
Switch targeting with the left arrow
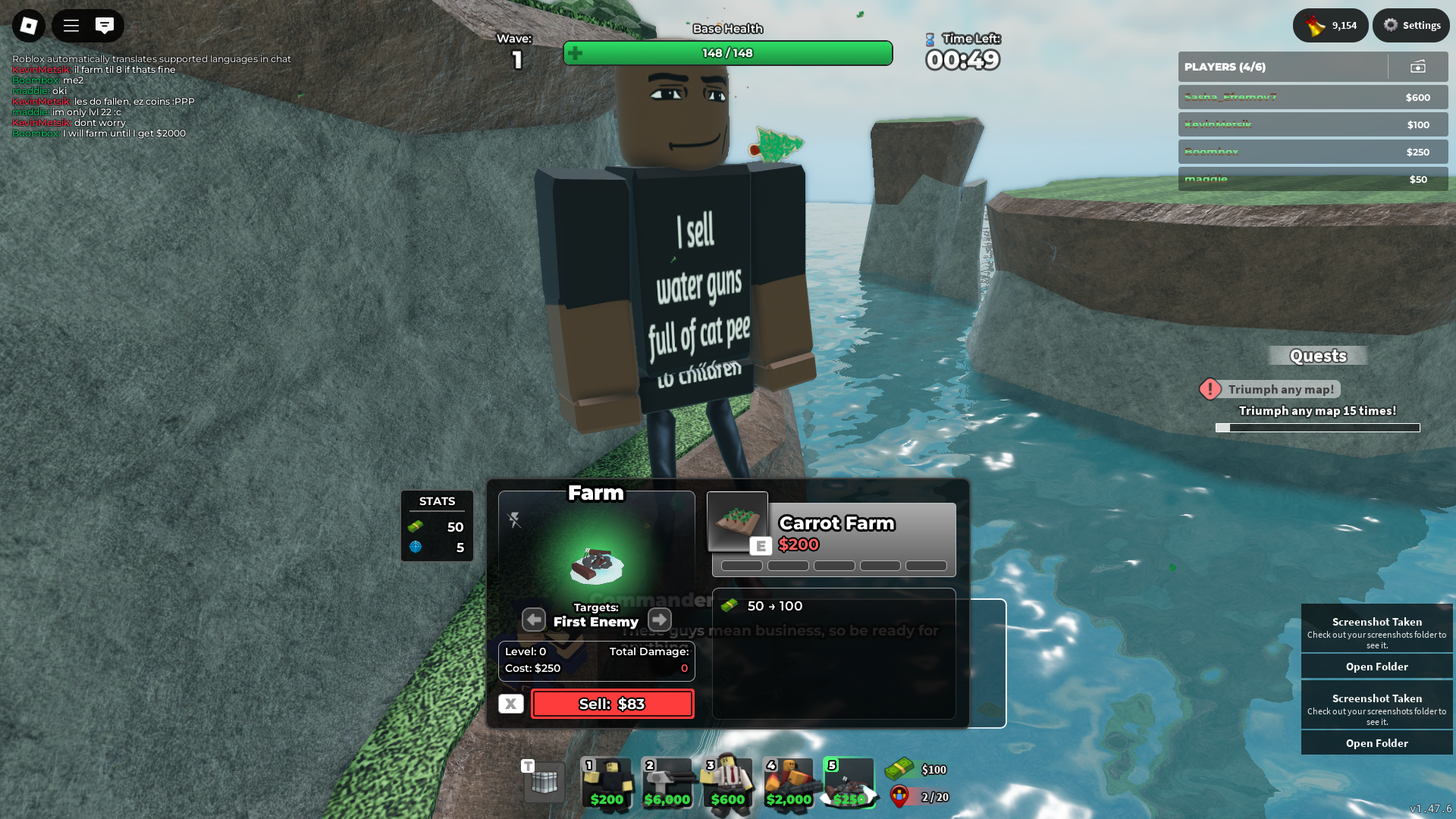click(534, 620)
